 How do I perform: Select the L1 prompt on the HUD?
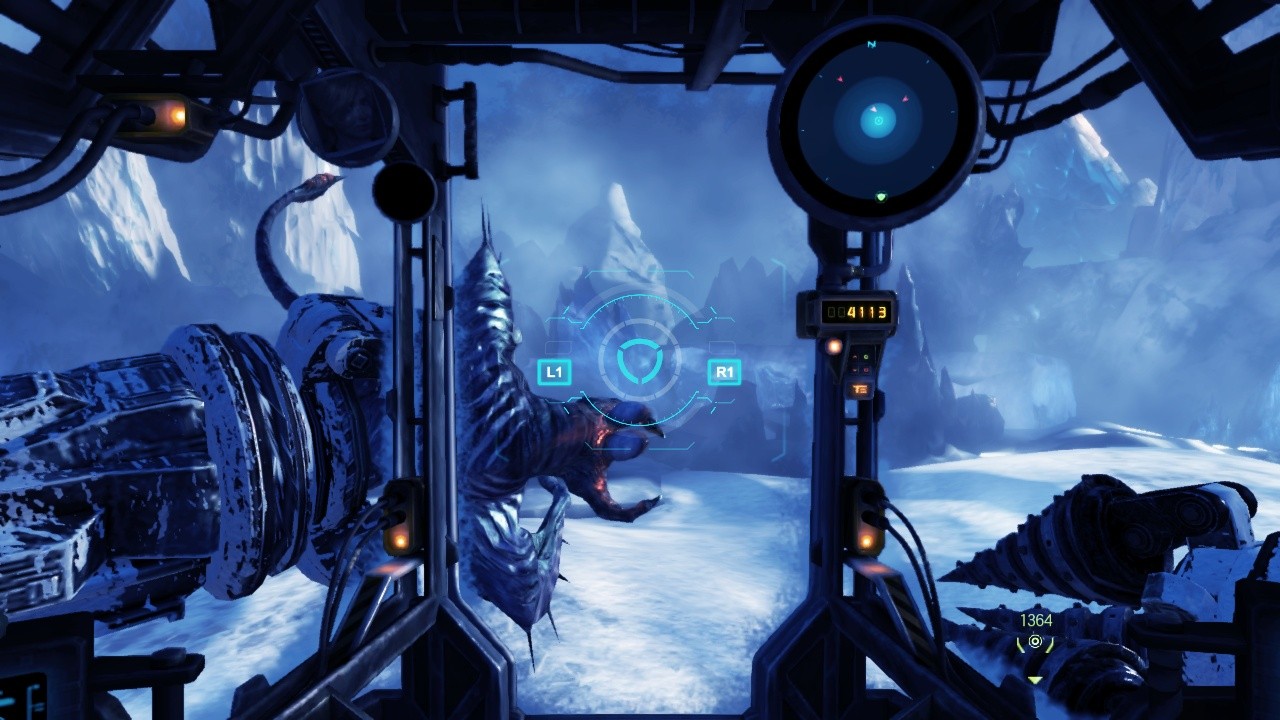click(555, 370)
